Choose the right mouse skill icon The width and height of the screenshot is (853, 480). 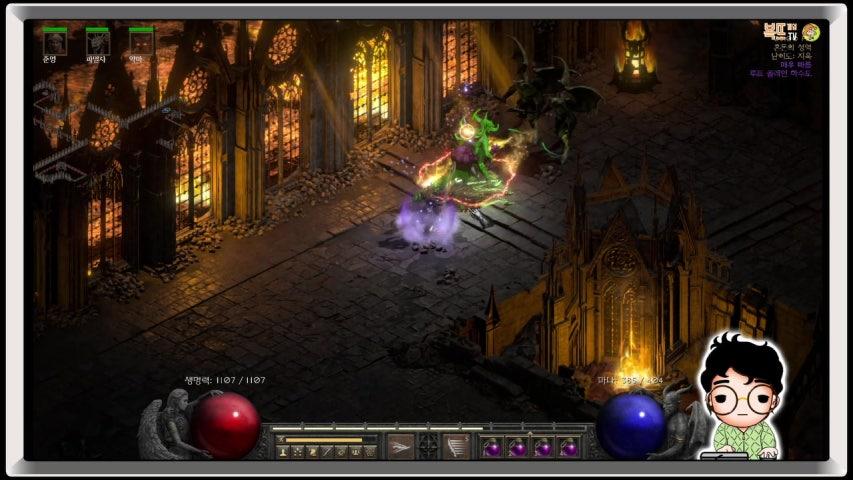457,446
